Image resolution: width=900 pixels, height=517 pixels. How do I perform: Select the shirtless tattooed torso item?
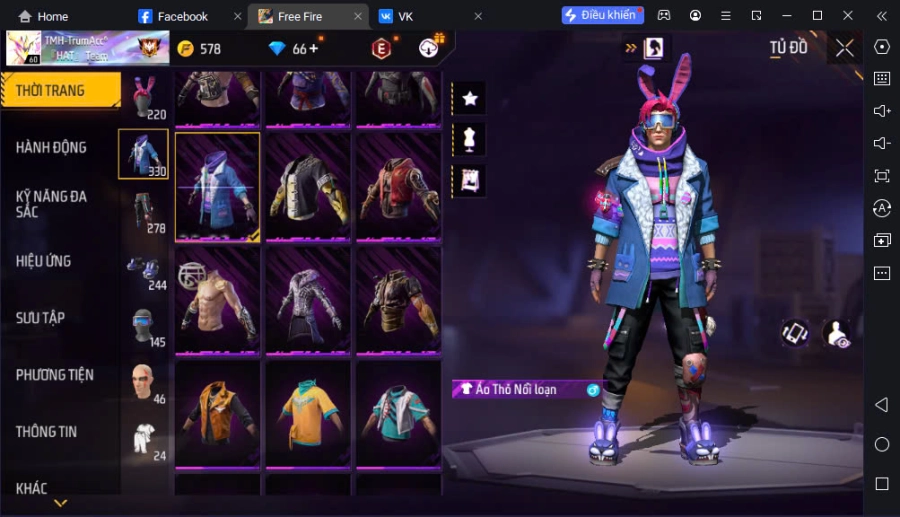pos(217,300)
